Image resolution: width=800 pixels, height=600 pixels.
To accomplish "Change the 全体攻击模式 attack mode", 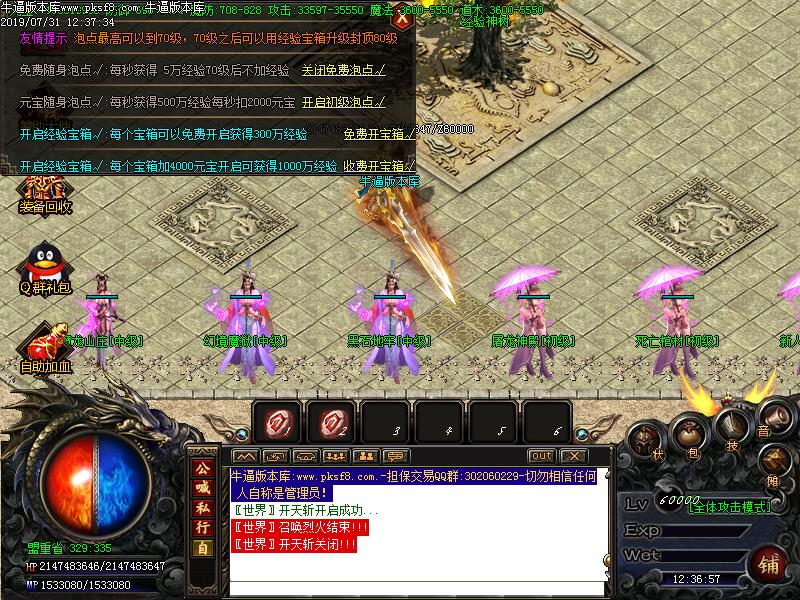I will click(731, 506).
